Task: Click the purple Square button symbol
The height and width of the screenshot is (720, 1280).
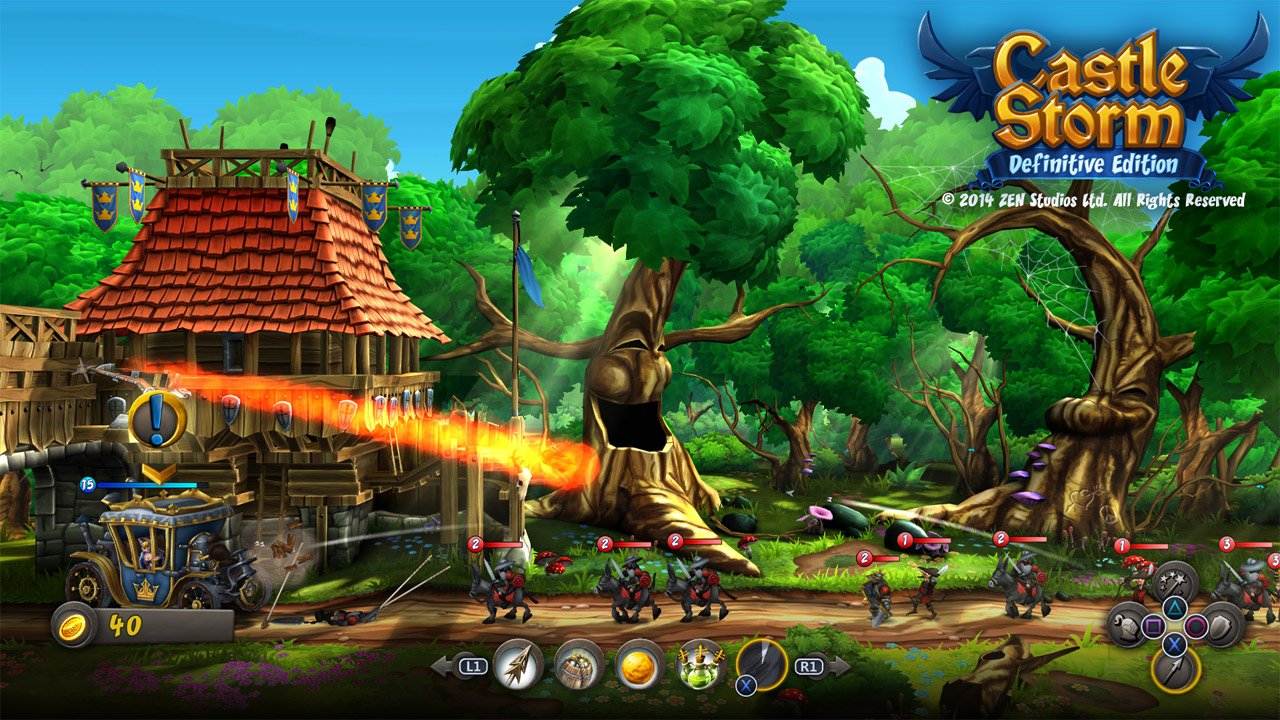Action: pyautogui.click(x=1153, y=626)
